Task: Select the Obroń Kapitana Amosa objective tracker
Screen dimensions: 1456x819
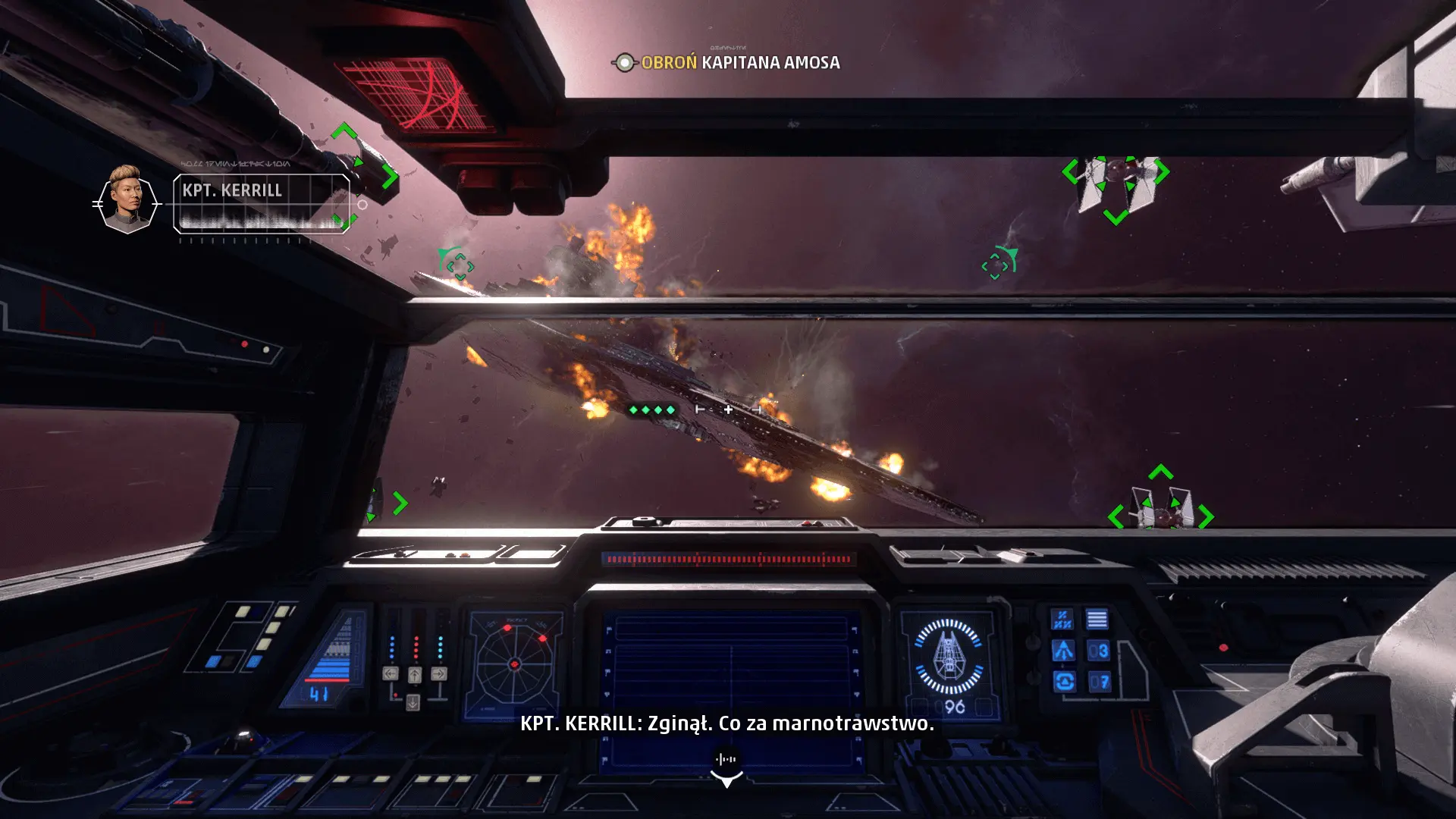Action: click(x=728, y=63)
